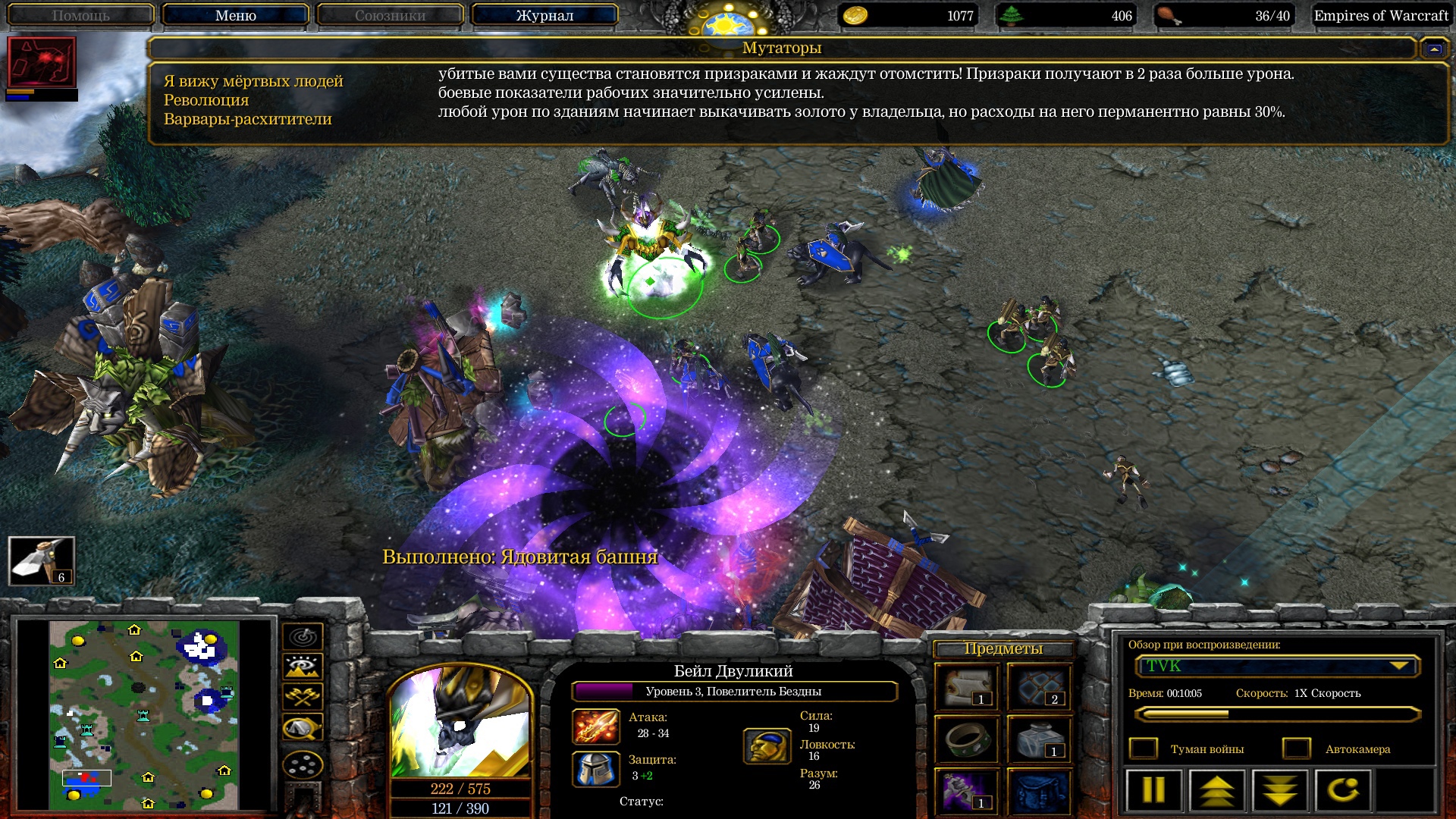Viewport: 1456px width, 819px height.
Task: Enable the Автокамера checkbox
Action: pyautogui.click(x=1296, y=749)
